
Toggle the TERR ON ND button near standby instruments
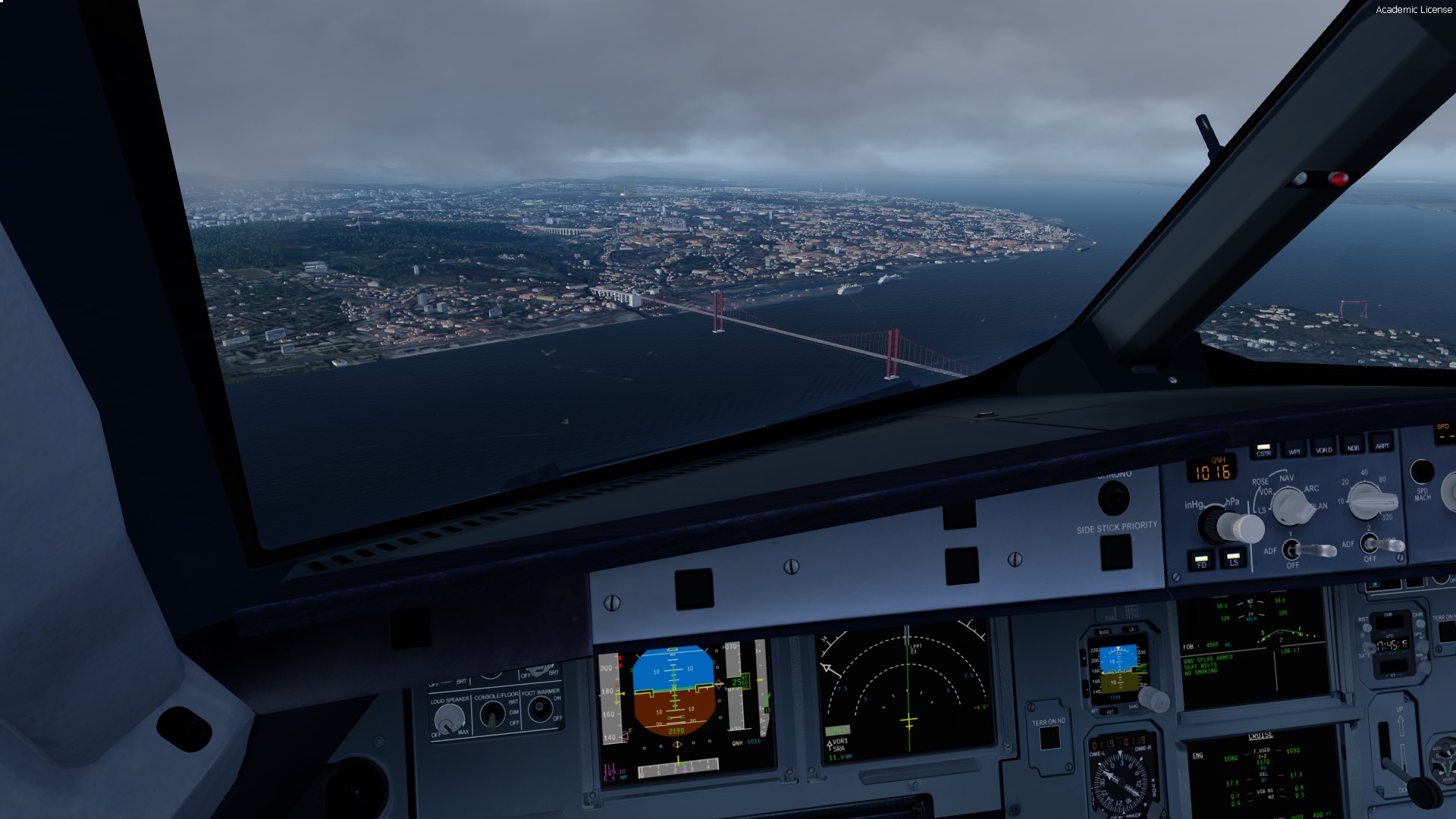pyautogui.click(x=1050, y=739)
